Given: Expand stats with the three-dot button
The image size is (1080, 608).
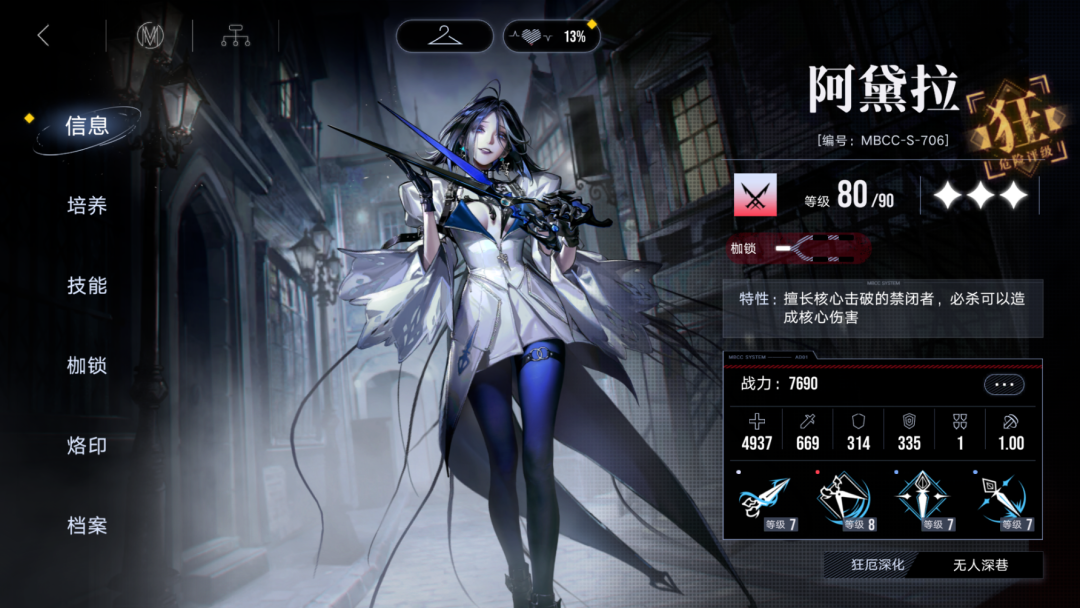Looking at the screenshot, I should (1004, 384).
